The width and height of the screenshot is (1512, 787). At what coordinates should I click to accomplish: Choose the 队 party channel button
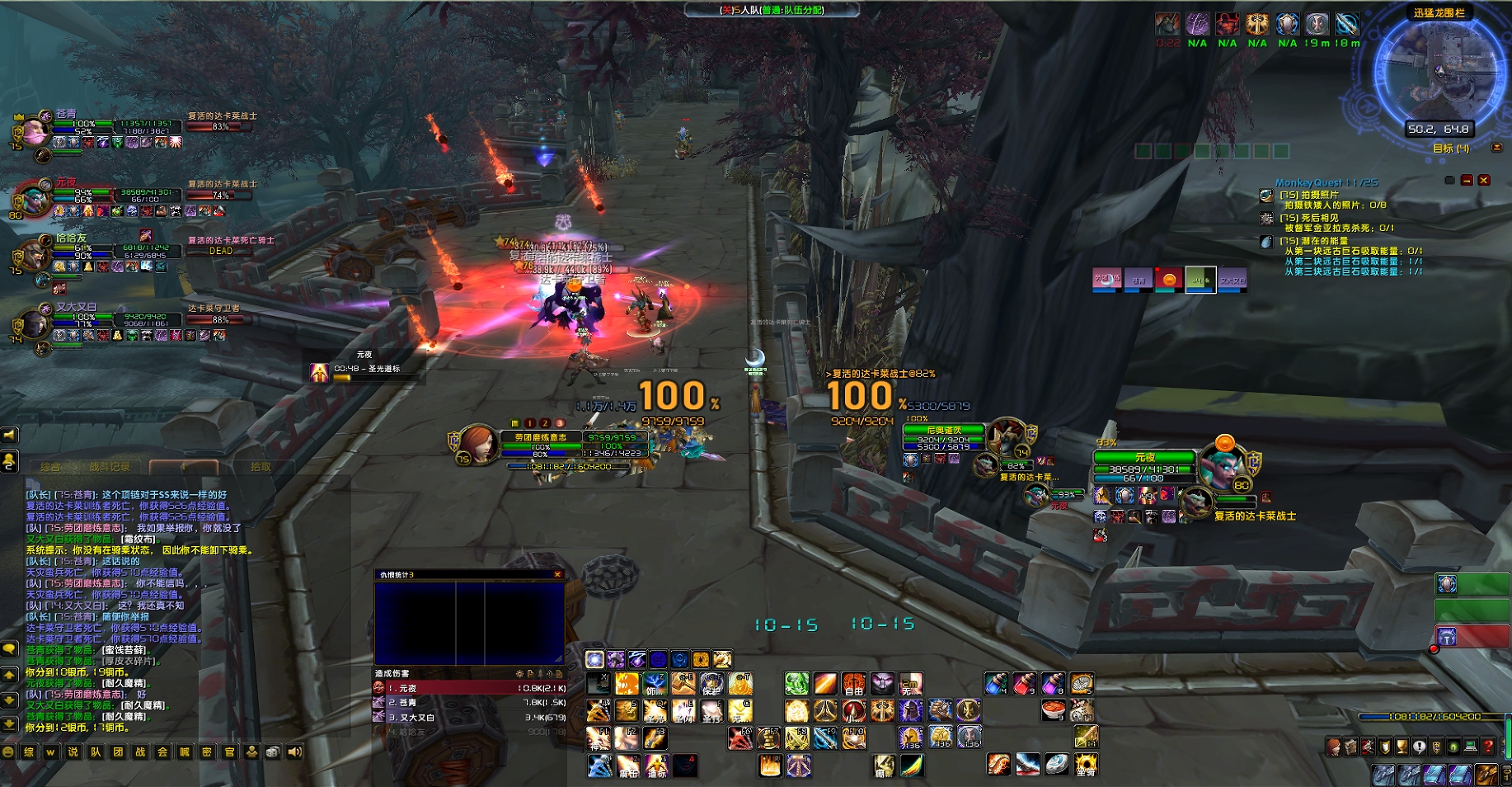pyautogui.click(x=96, y=752)
